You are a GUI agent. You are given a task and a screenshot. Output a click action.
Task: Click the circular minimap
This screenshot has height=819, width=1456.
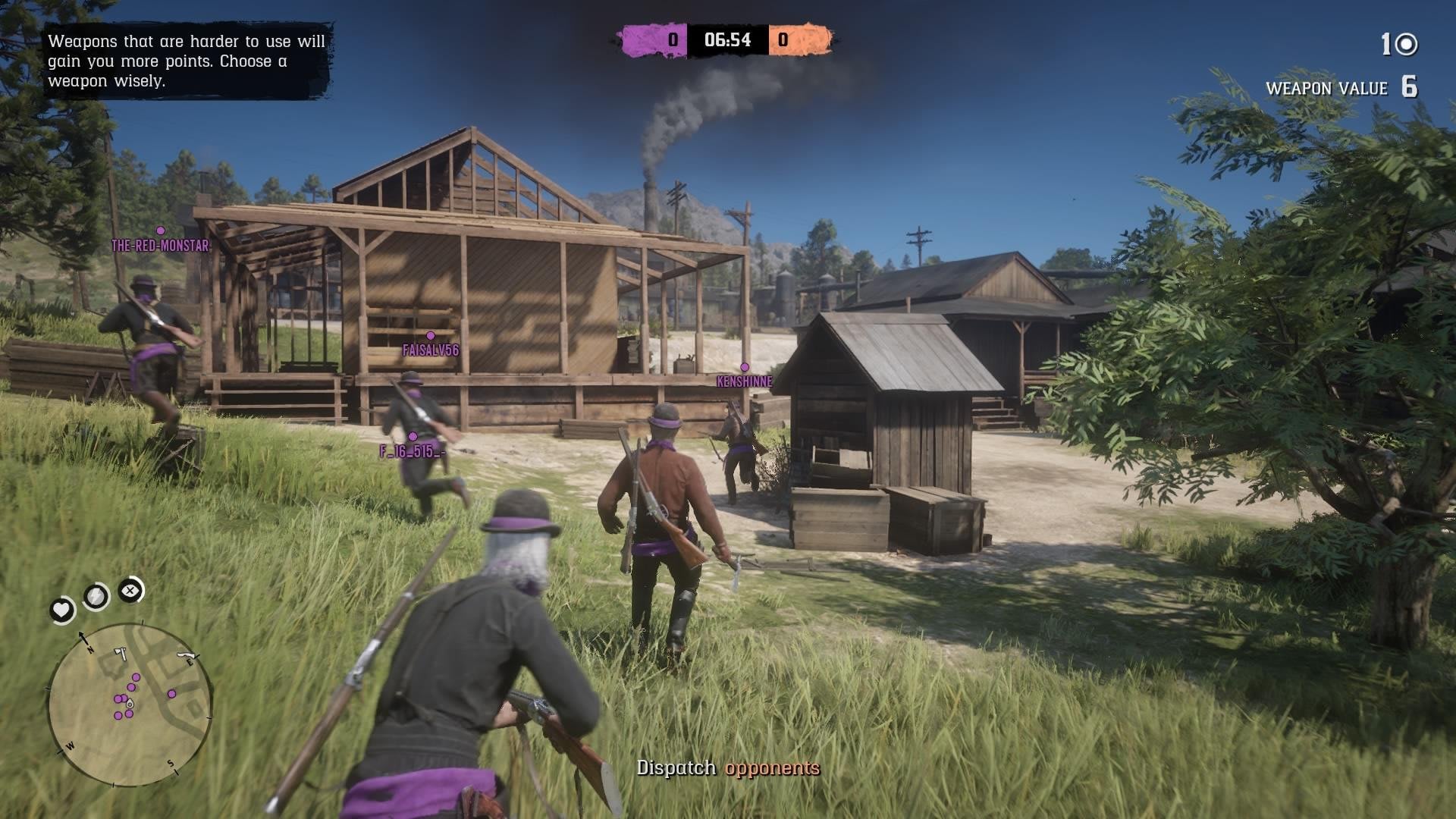[x=130, y=705]
